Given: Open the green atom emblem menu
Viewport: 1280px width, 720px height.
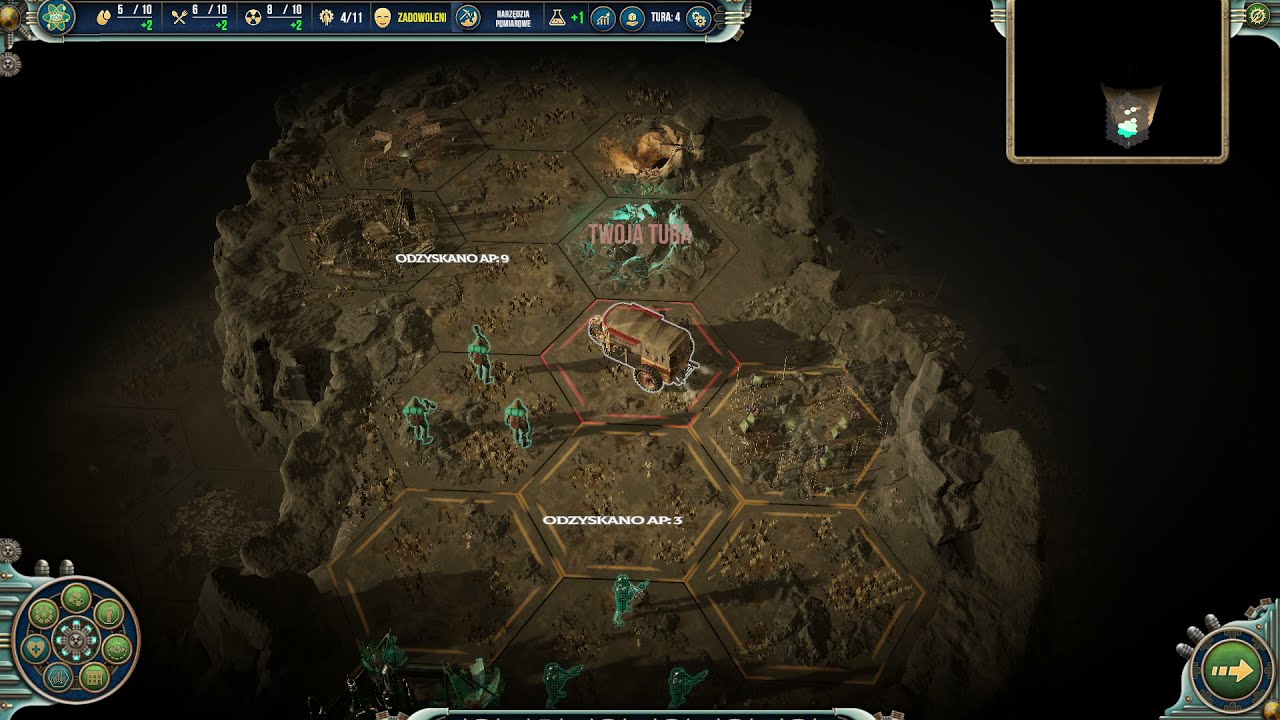Looking at the screenshot, I should 55,17.
